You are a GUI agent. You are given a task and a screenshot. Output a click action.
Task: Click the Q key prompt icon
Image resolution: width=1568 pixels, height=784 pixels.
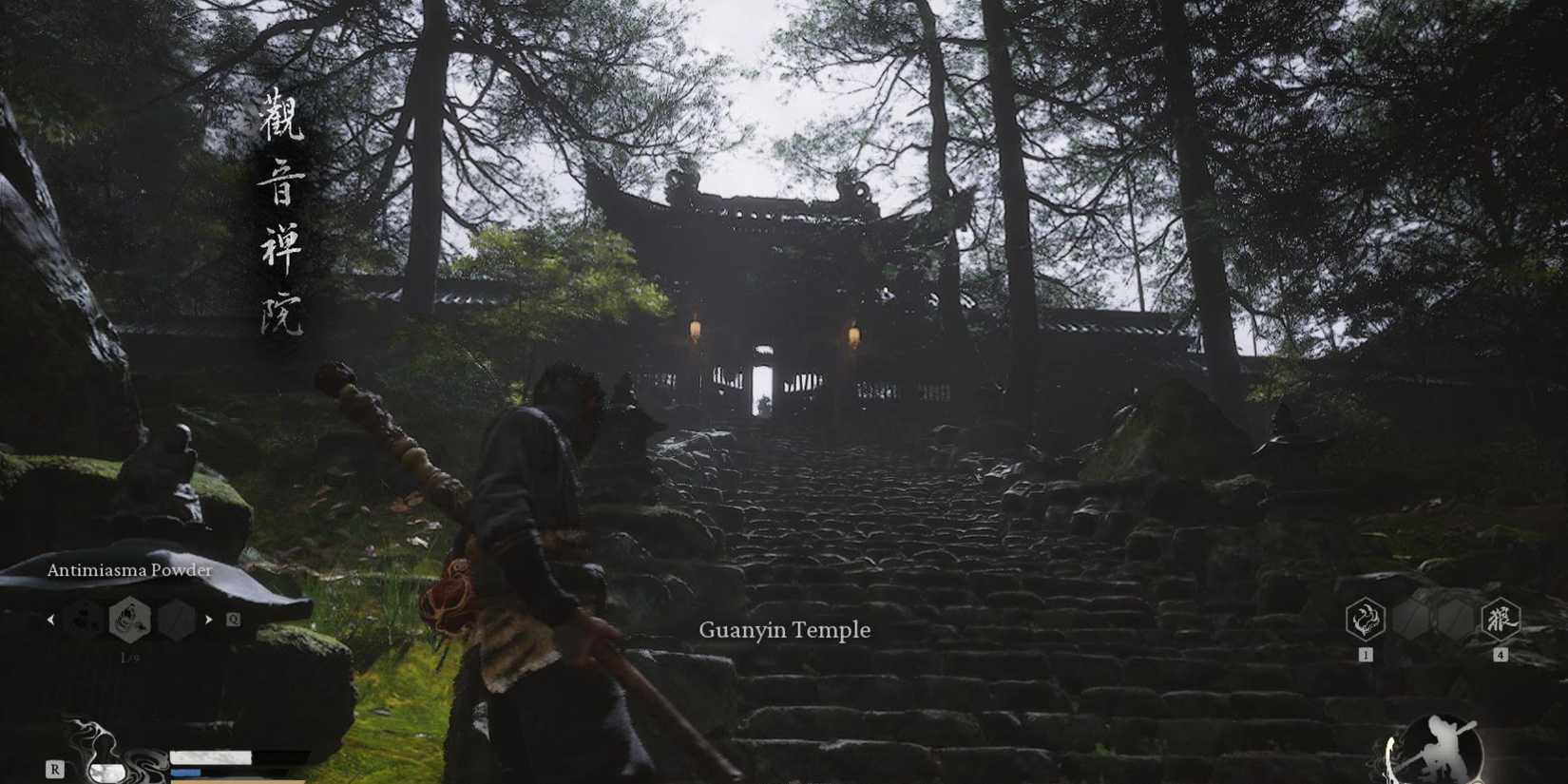233,619
